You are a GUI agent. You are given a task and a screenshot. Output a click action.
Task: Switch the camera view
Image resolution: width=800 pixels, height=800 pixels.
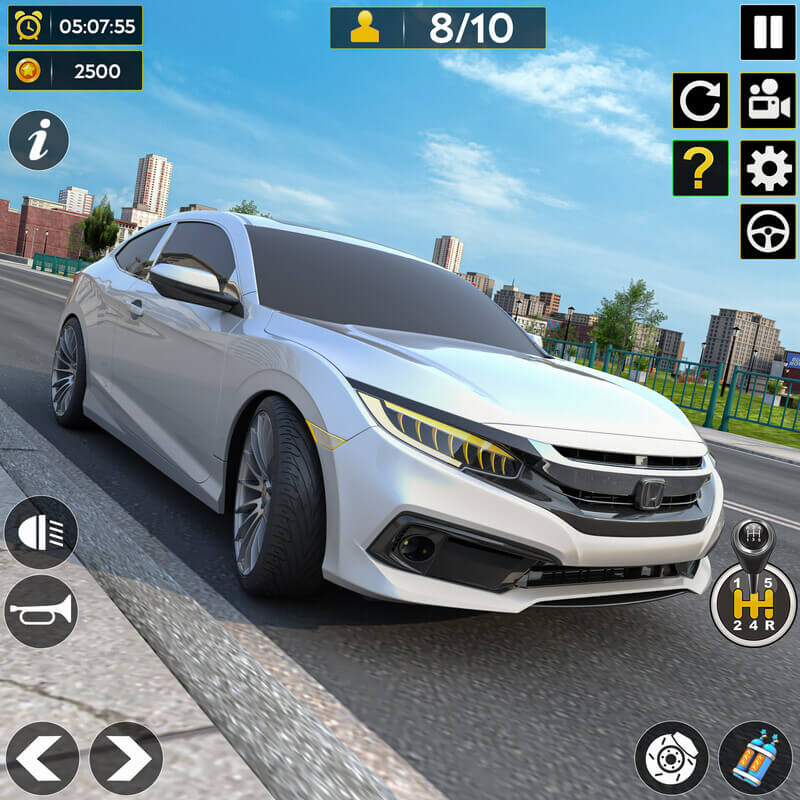coord(767,100)
